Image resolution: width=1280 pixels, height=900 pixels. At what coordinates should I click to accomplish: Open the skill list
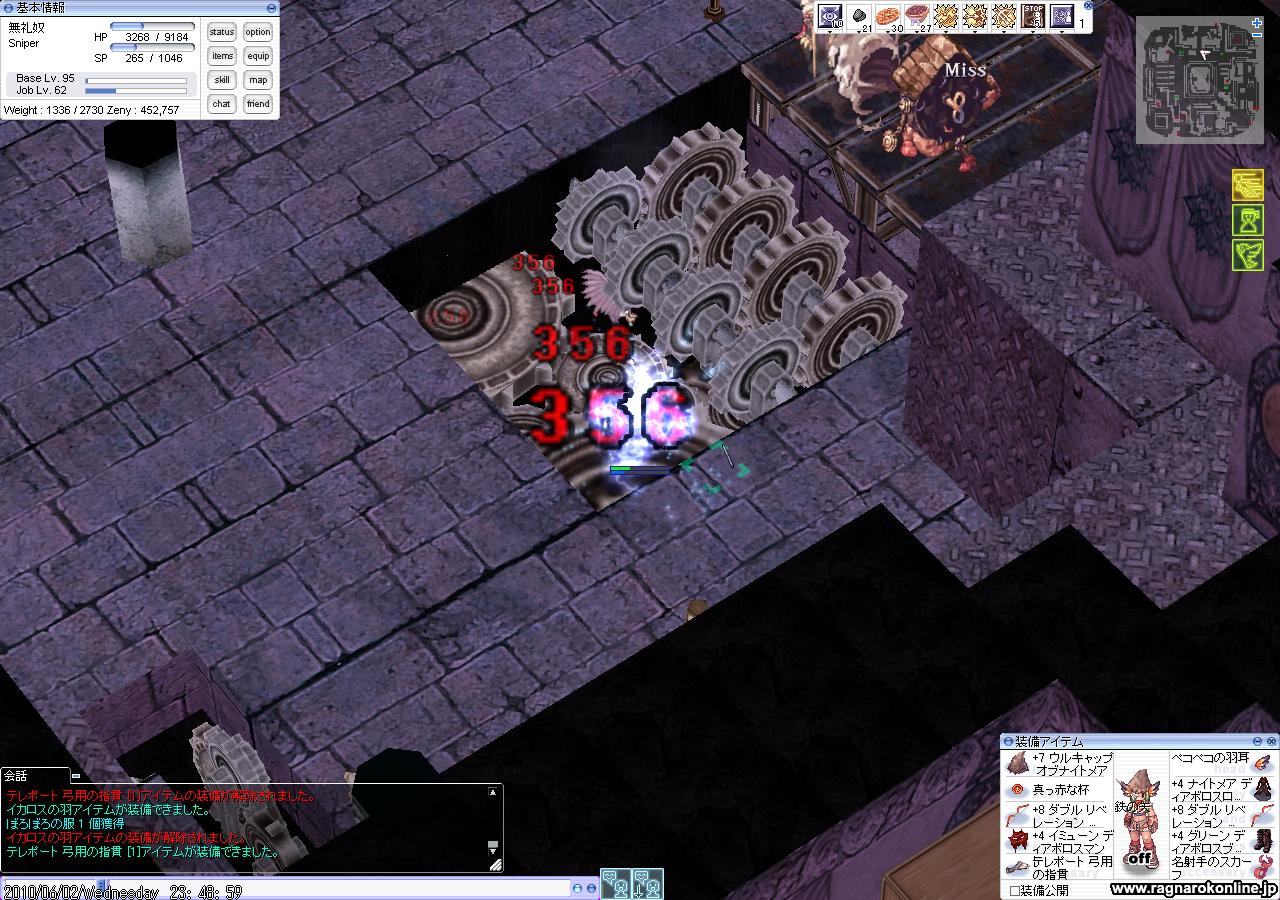click(222, 81)
